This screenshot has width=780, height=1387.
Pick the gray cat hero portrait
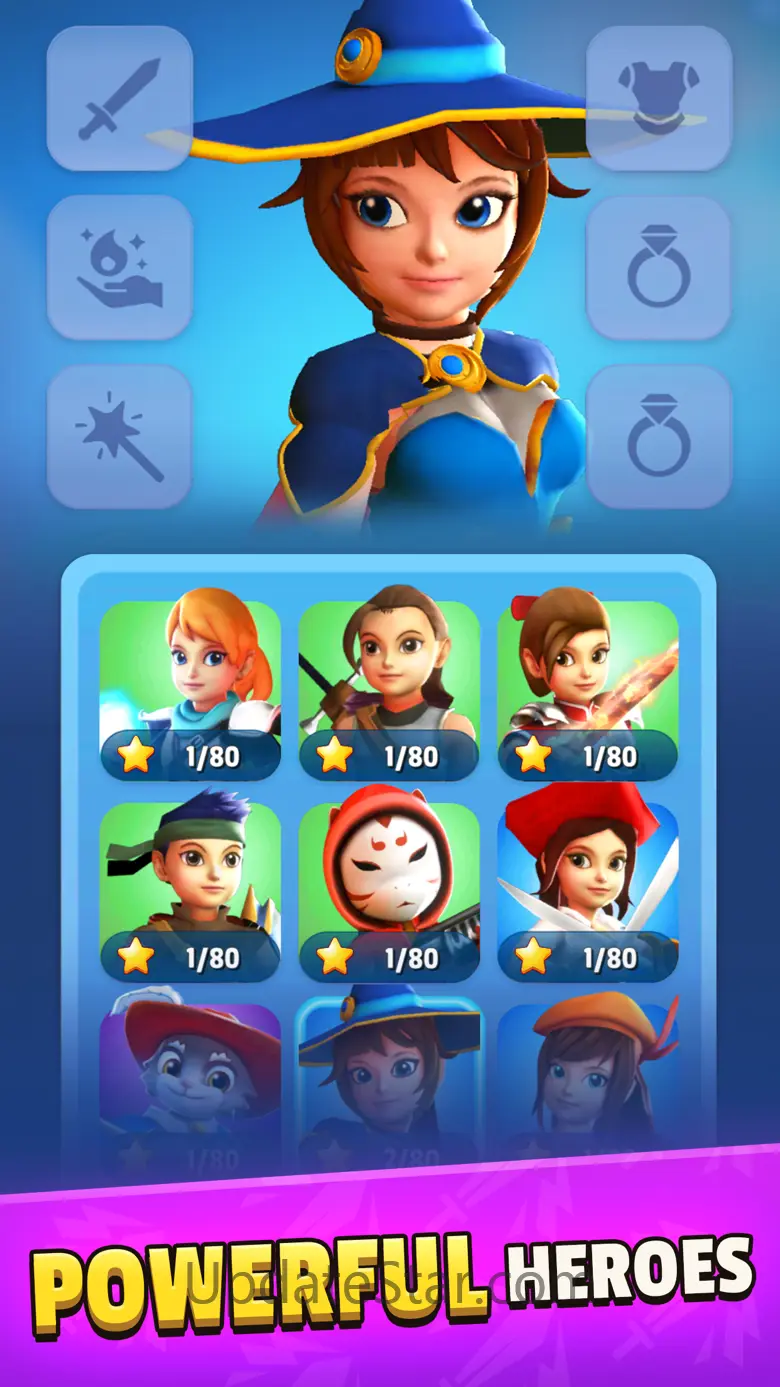point(190,1080)
